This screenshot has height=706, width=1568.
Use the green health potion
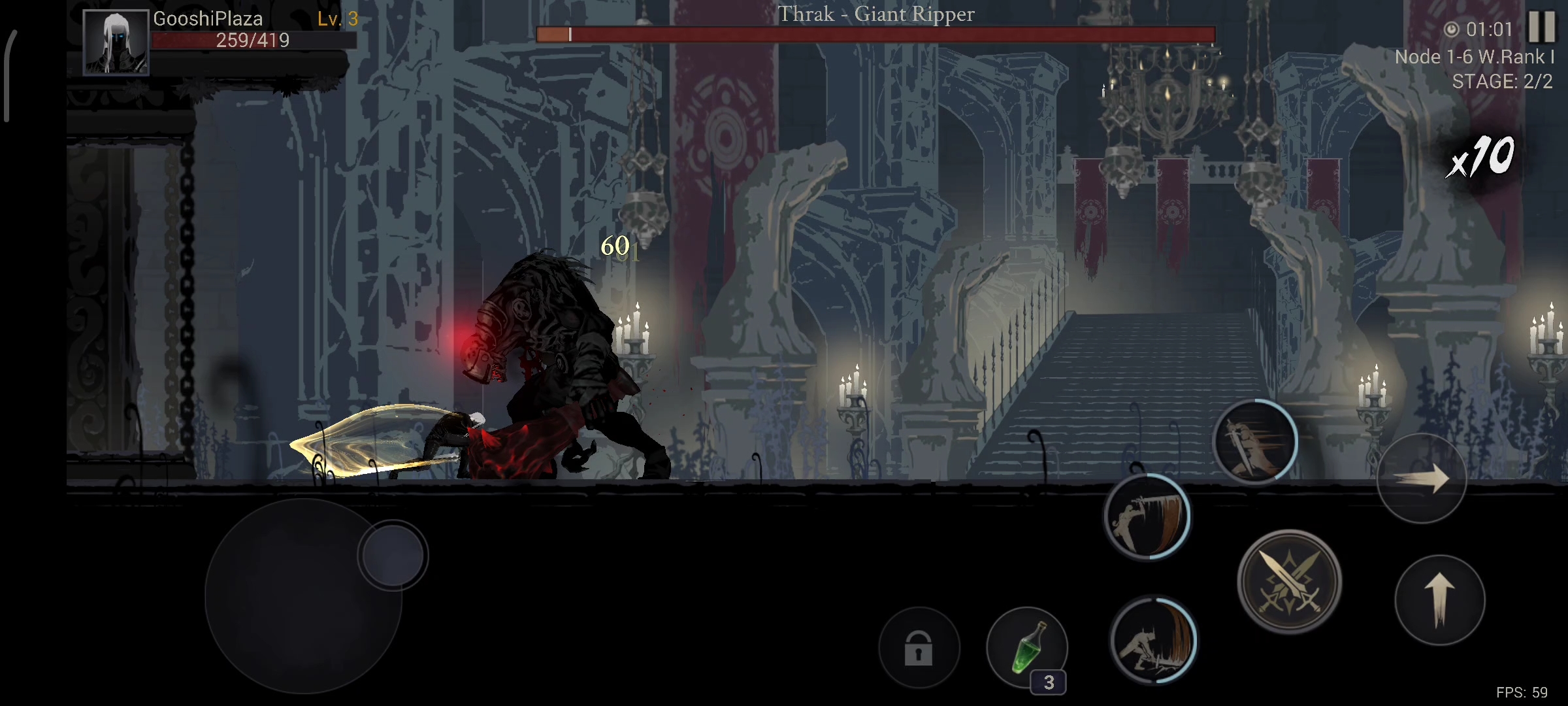pyautogui.click(x=1027, y=647)
